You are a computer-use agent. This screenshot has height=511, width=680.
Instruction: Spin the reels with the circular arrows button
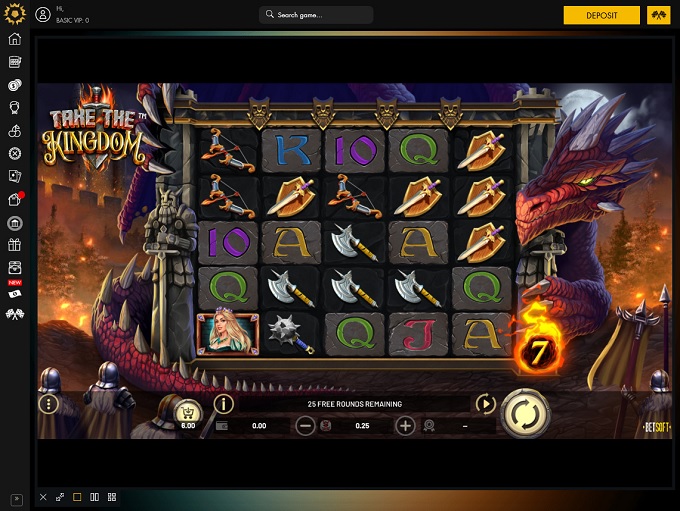click(523, 410)
